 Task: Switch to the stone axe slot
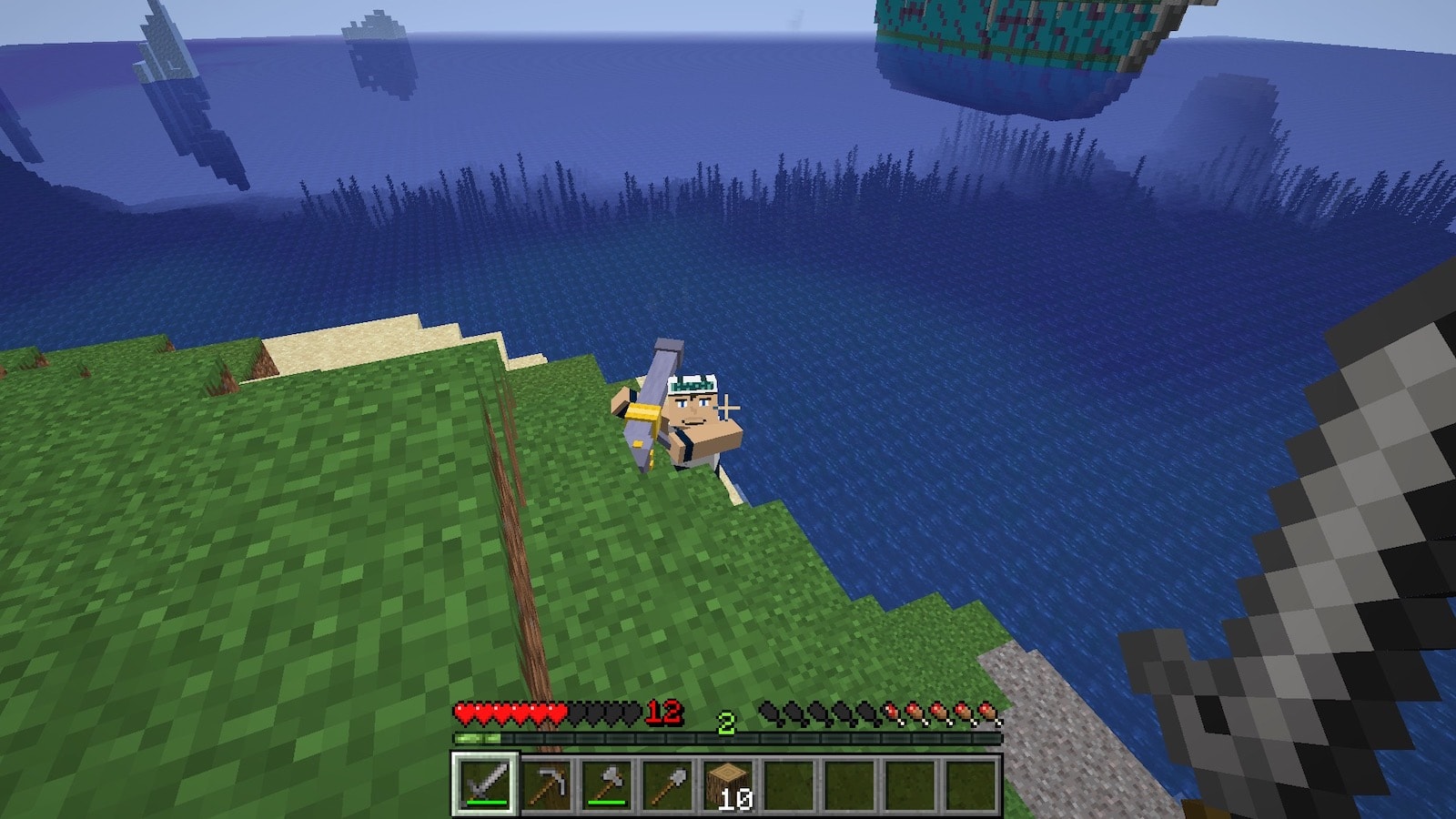point(607,783)
